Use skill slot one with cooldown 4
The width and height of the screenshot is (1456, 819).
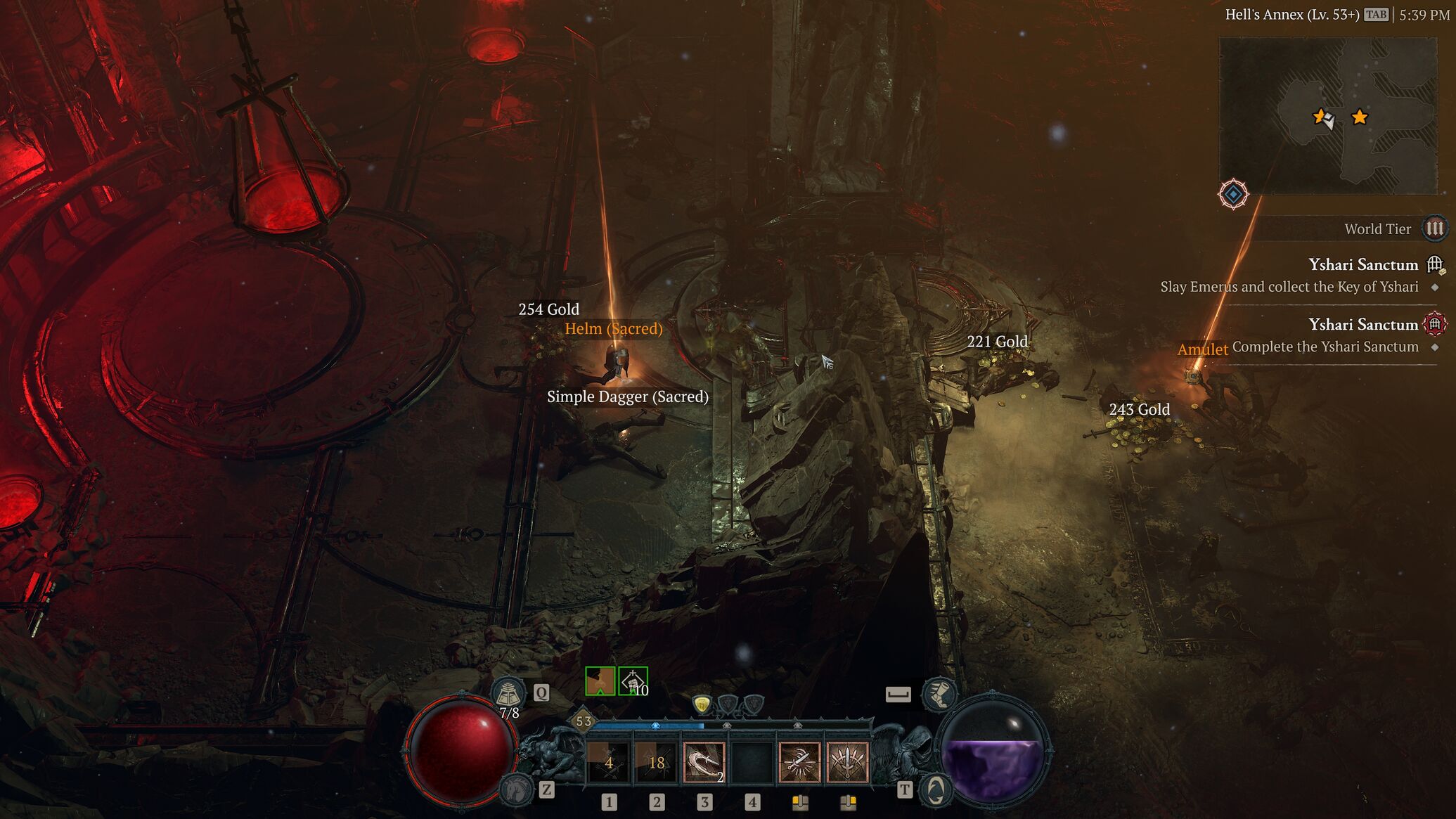coord(609,762)
